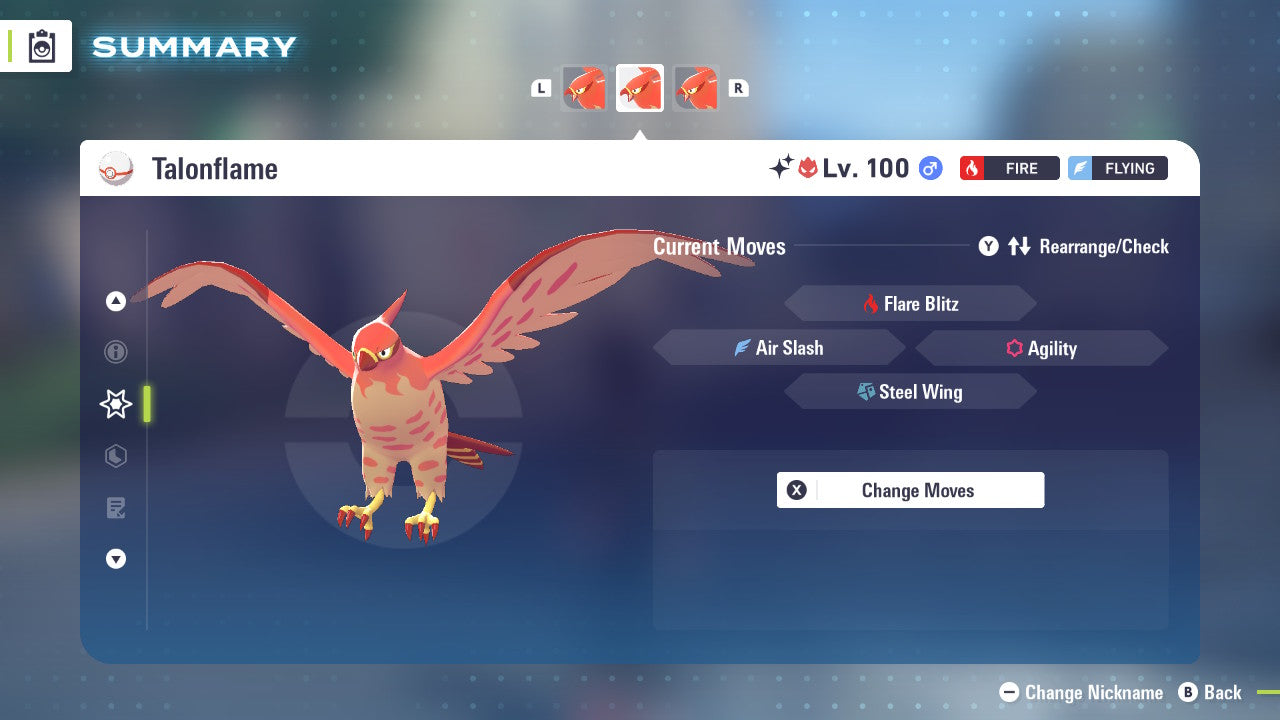This screenshot has width=1280, height=720.
Task: Expand the party member to the left of Talonflame
Action: pos(585,88)
